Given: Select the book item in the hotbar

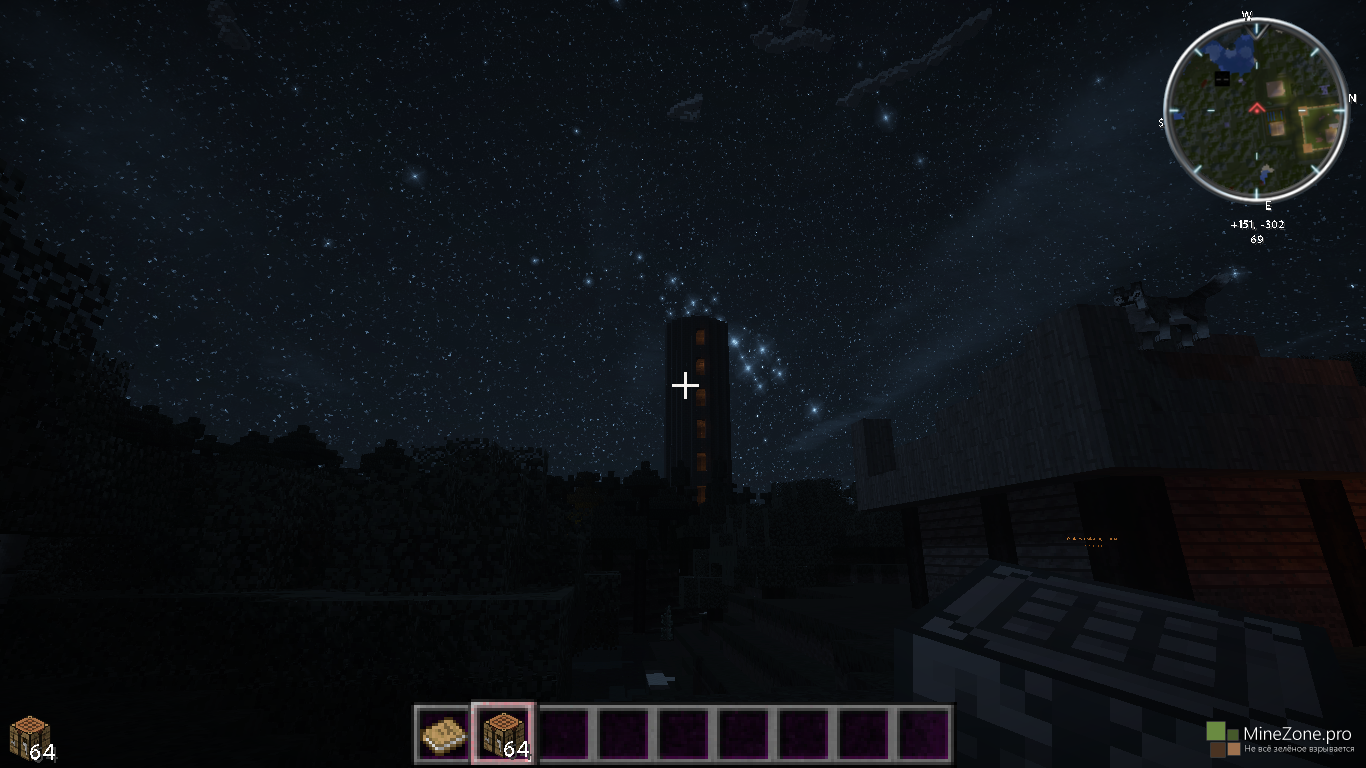Looking at the screenshot, I should (x=444, y=735).
